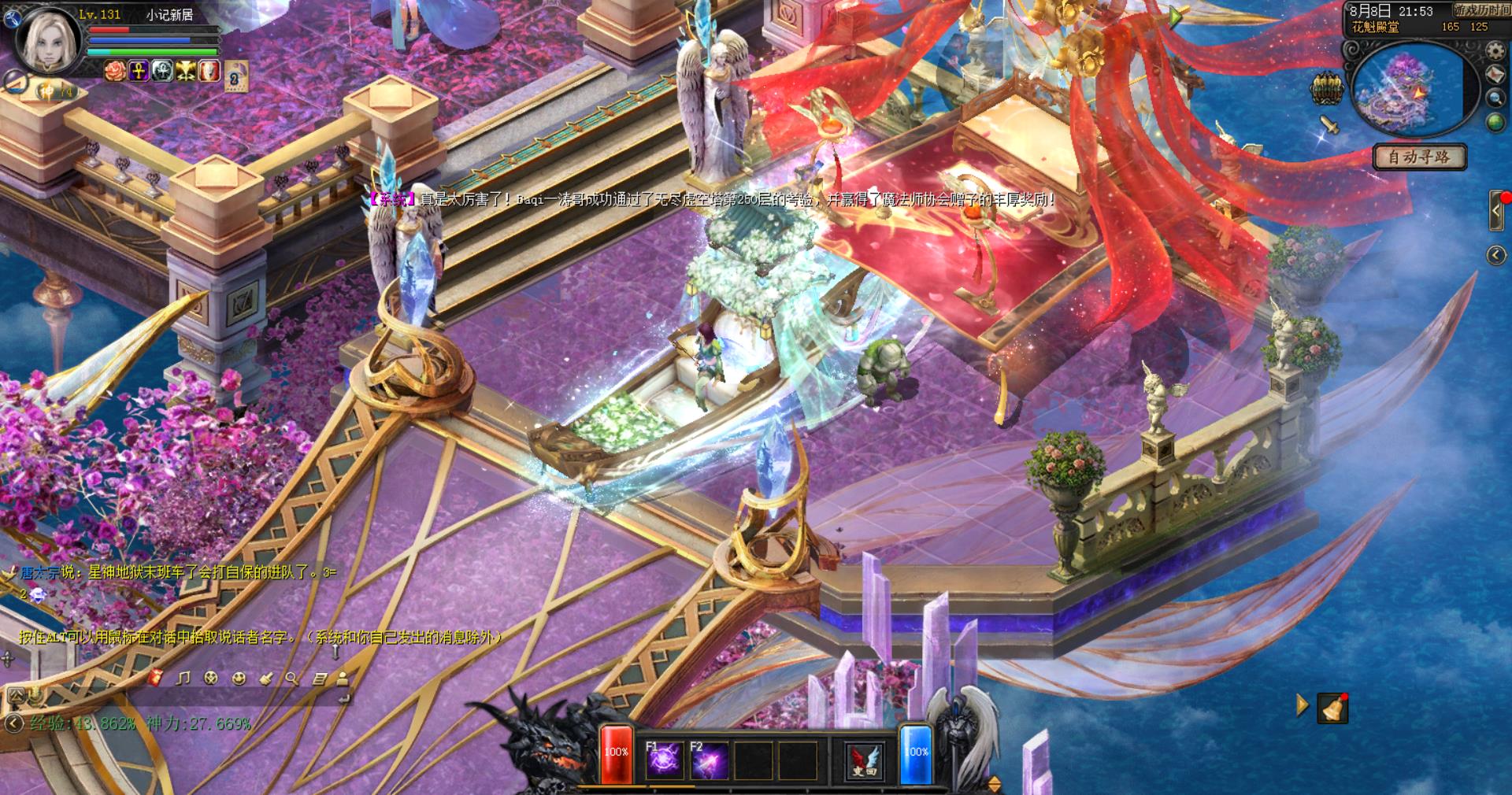Viewport: 1512px width, 795px height.
Task: Click the numbered 2 card icon
Action: pos(235,77)
